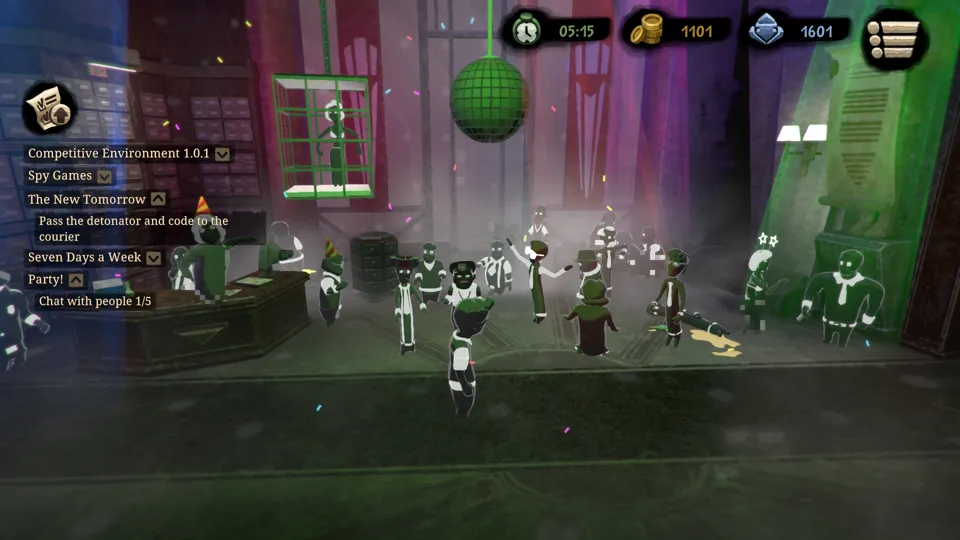The width and height of the screenshot is (960, 540).
Task: Expand the Competitive Environment 1.0.1 objective
Action: [223, 154]
